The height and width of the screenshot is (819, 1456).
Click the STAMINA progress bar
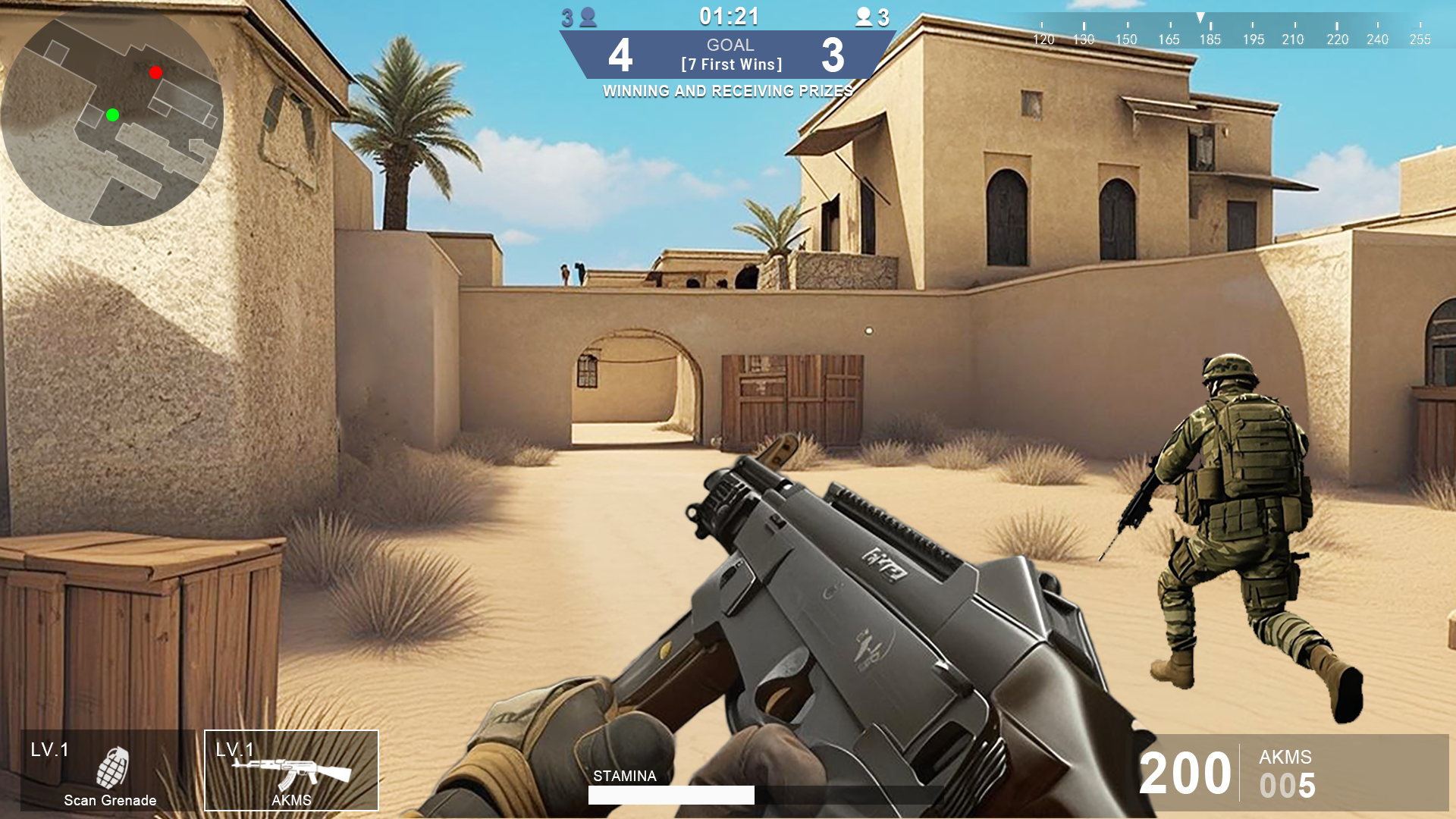[x=671, y=795]
